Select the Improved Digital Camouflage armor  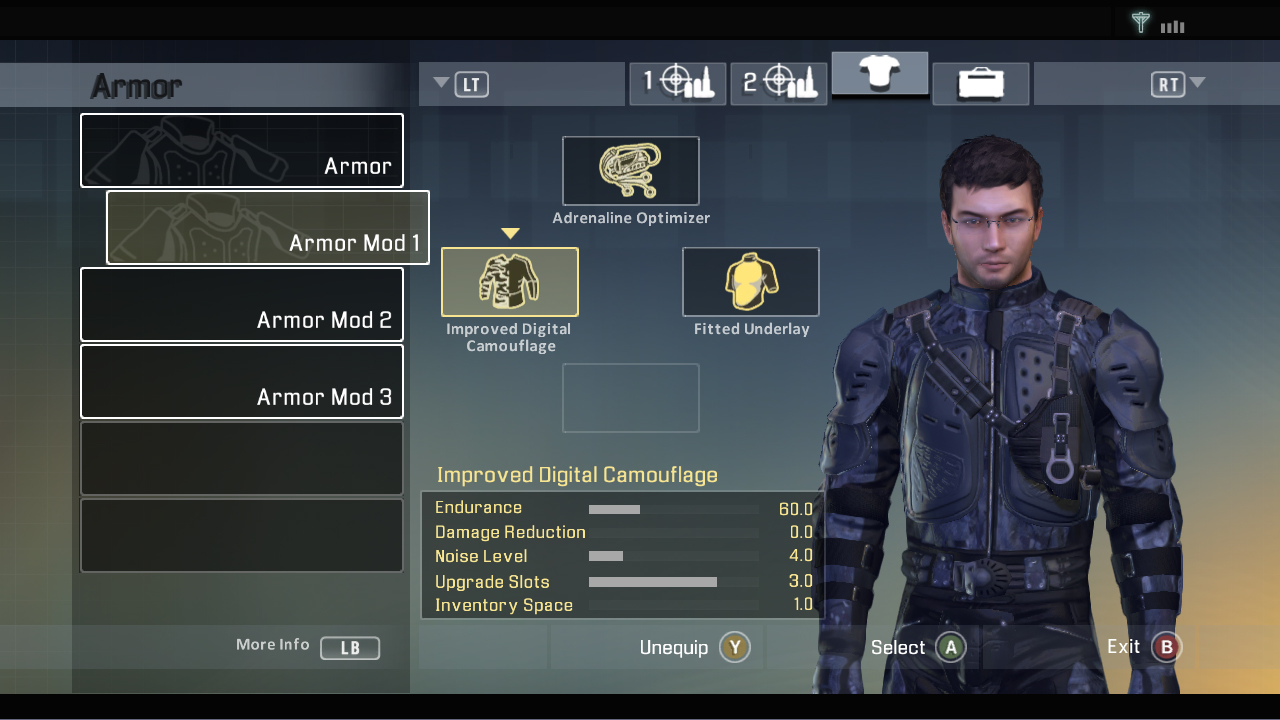[510, 281]
